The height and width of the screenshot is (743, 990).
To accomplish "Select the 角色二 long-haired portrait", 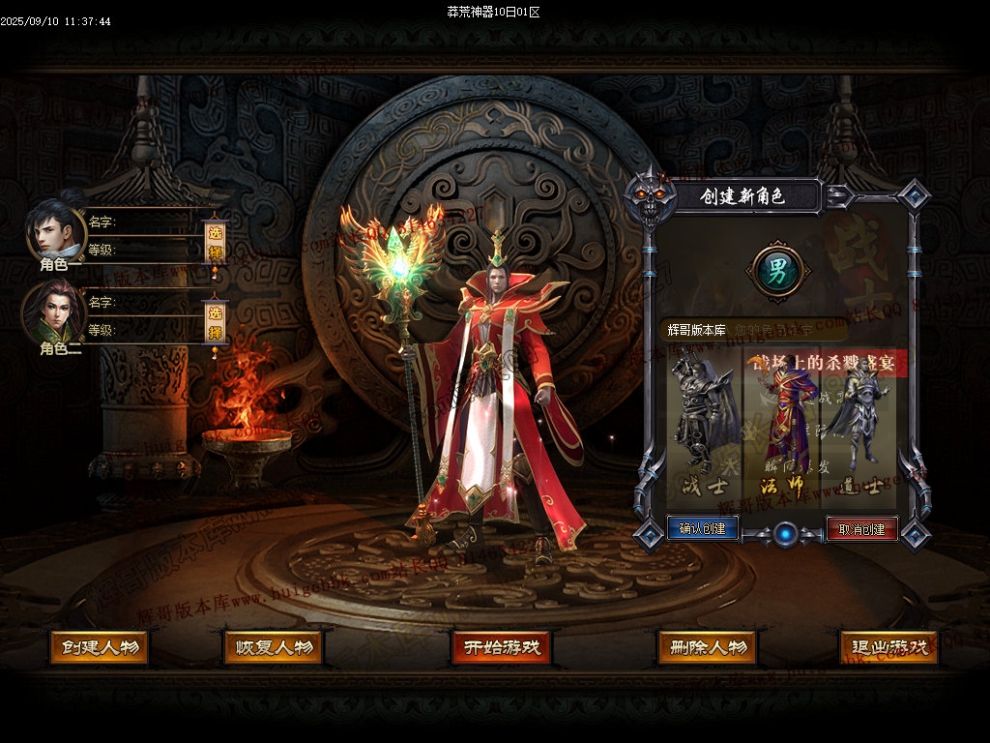I will click(54, 312).
